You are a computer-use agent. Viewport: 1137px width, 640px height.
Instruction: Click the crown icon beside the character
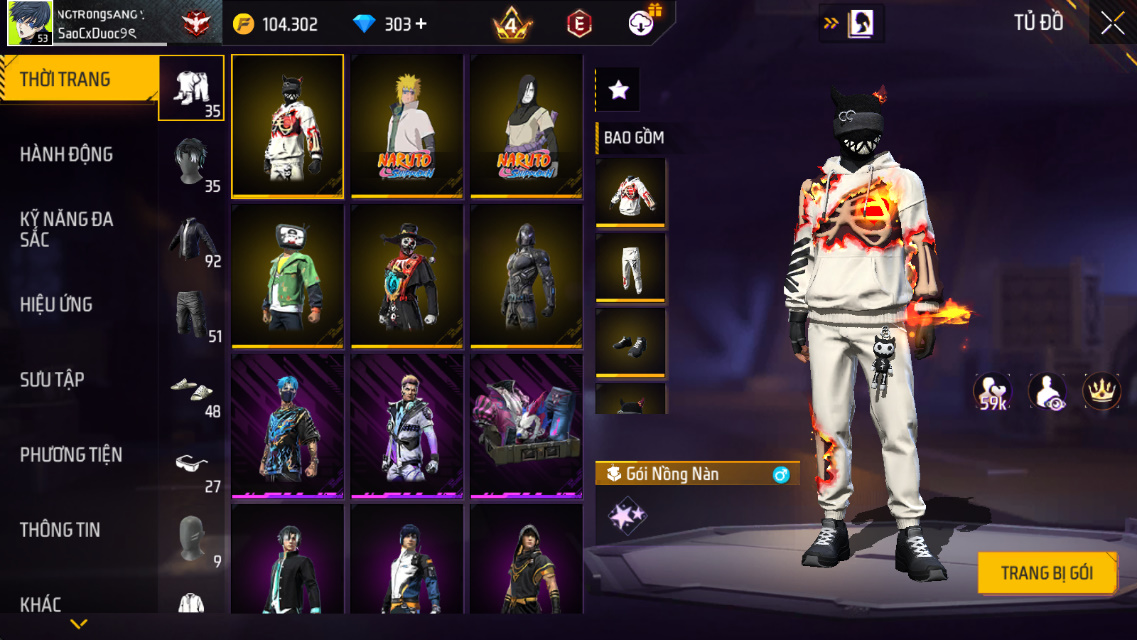(x=1101, y=391)
